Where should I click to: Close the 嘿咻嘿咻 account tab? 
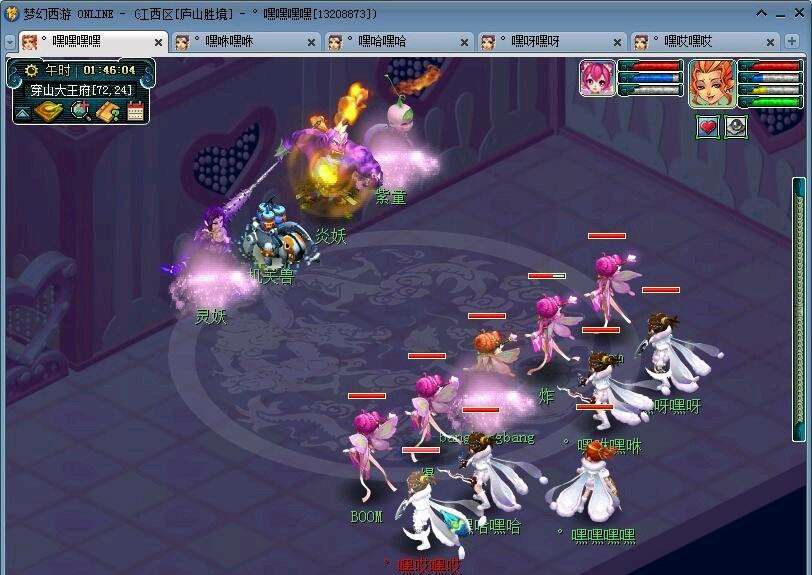pos(311,42)
